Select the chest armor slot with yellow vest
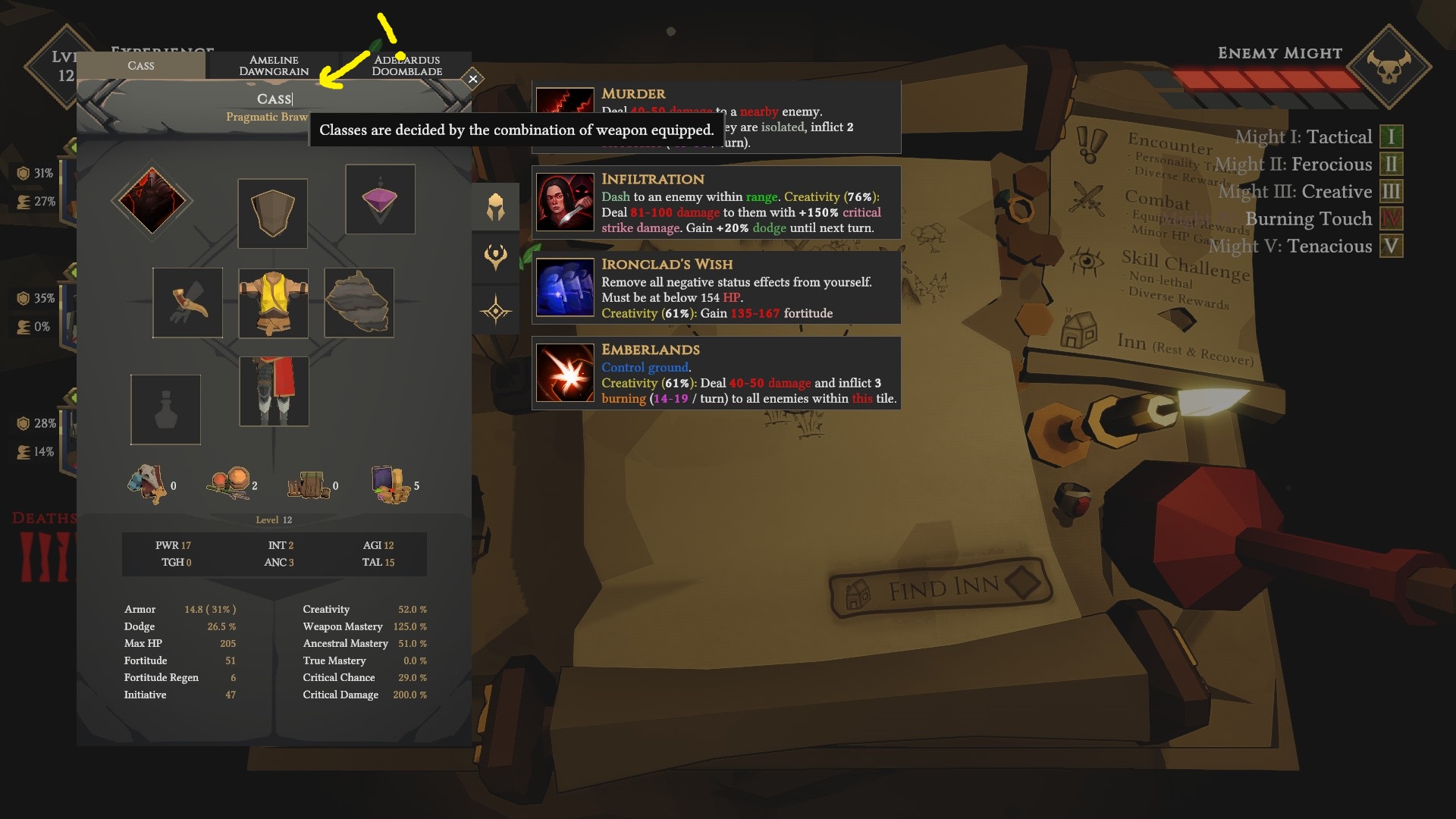Image resolution: width=1456 pixels, height=819 pixels. [273, 303]
